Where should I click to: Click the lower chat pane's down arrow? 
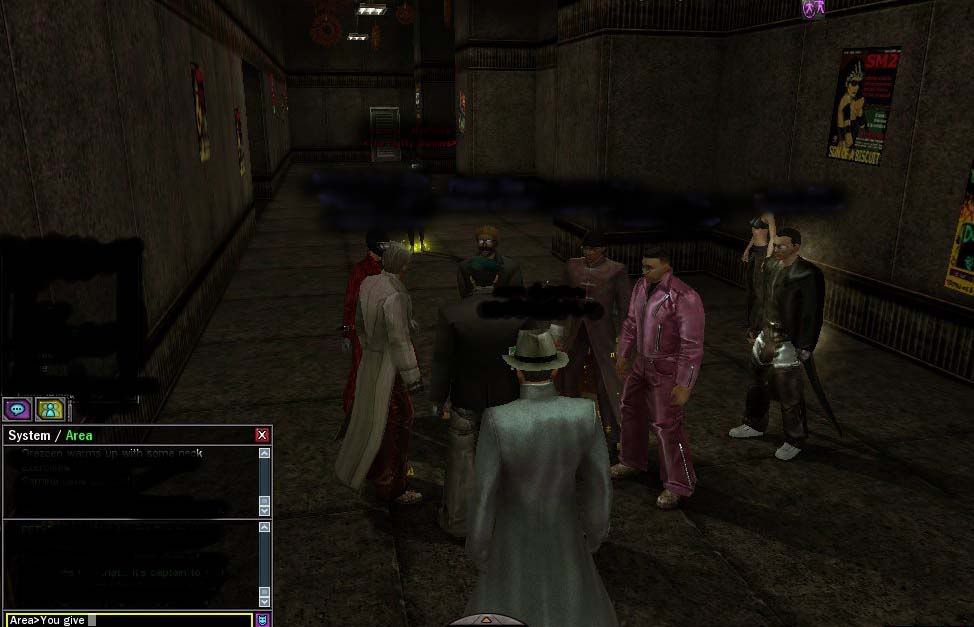coord(264,602)
